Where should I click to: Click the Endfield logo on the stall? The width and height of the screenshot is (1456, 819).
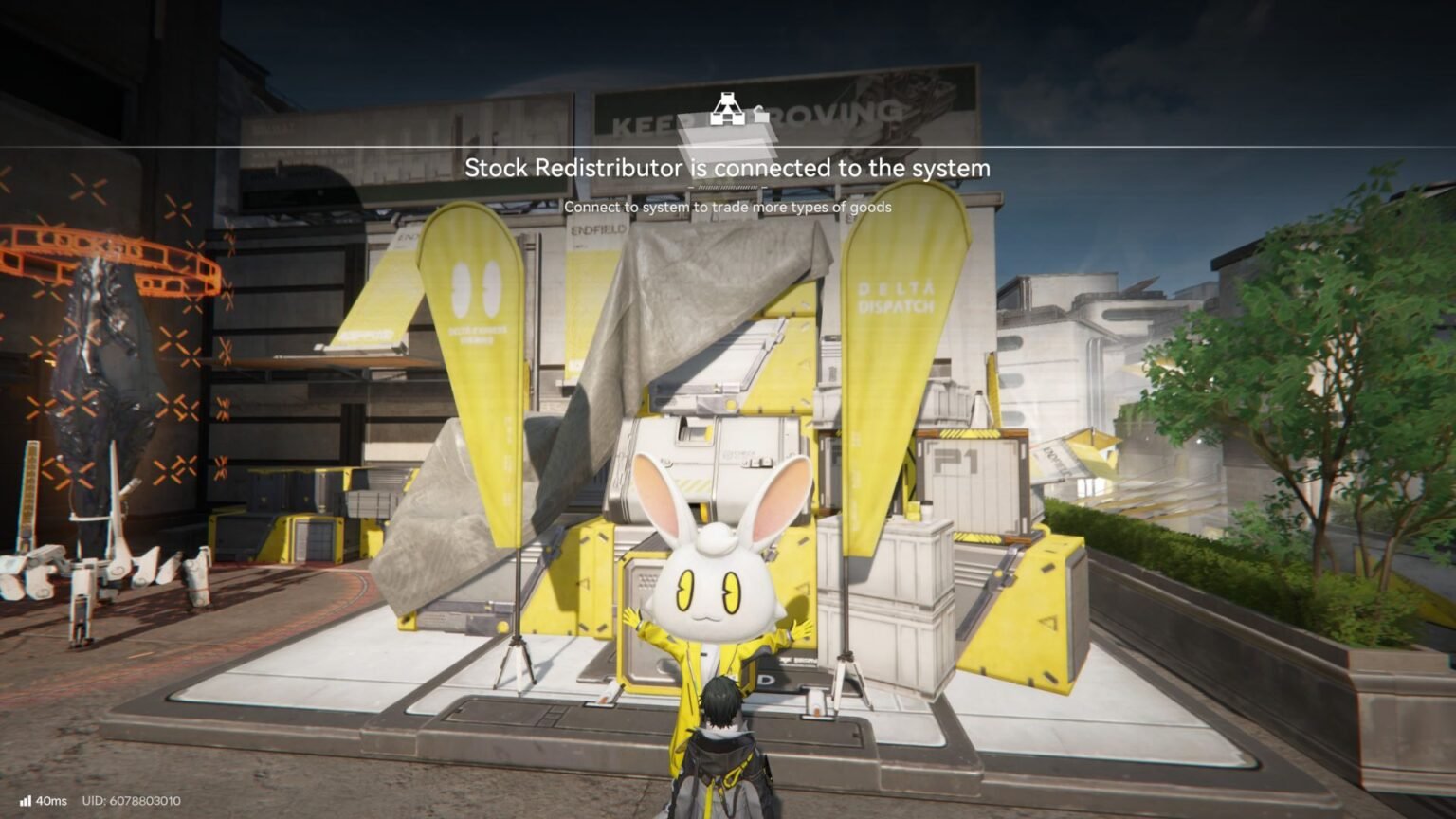click(x=597, y=230)
